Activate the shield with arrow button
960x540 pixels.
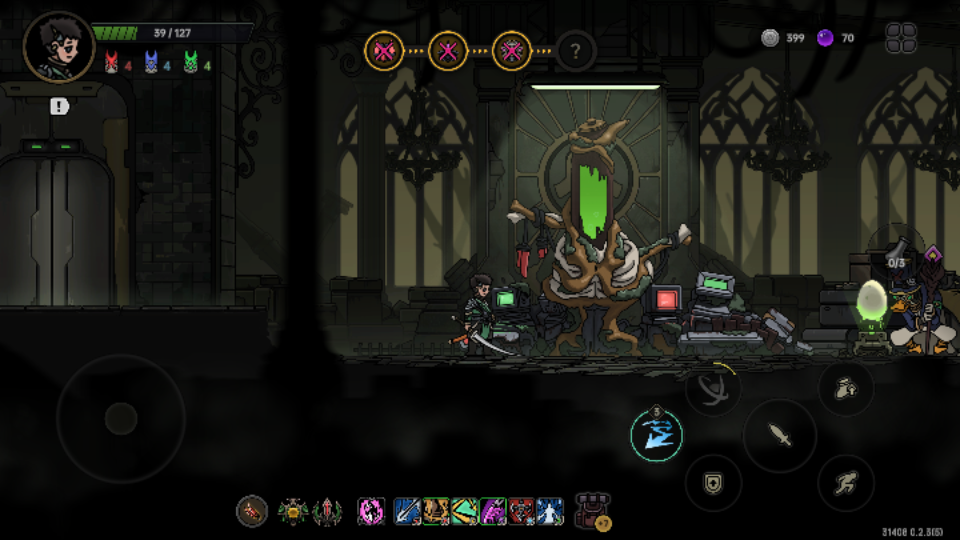(x=713, y=483)
